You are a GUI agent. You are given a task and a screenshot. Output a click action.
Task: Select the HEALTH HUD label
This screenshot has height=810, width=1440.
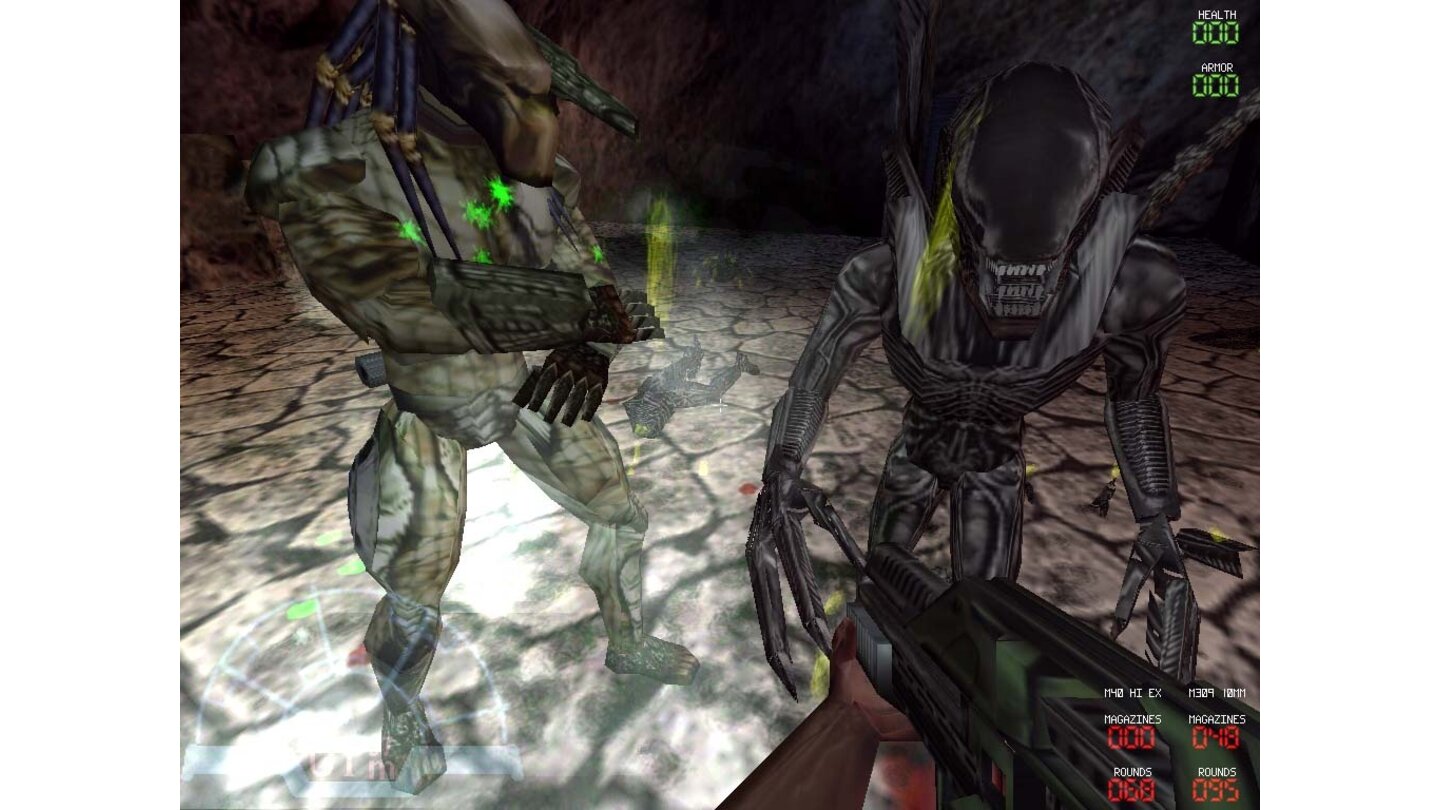pos(1215,15)
